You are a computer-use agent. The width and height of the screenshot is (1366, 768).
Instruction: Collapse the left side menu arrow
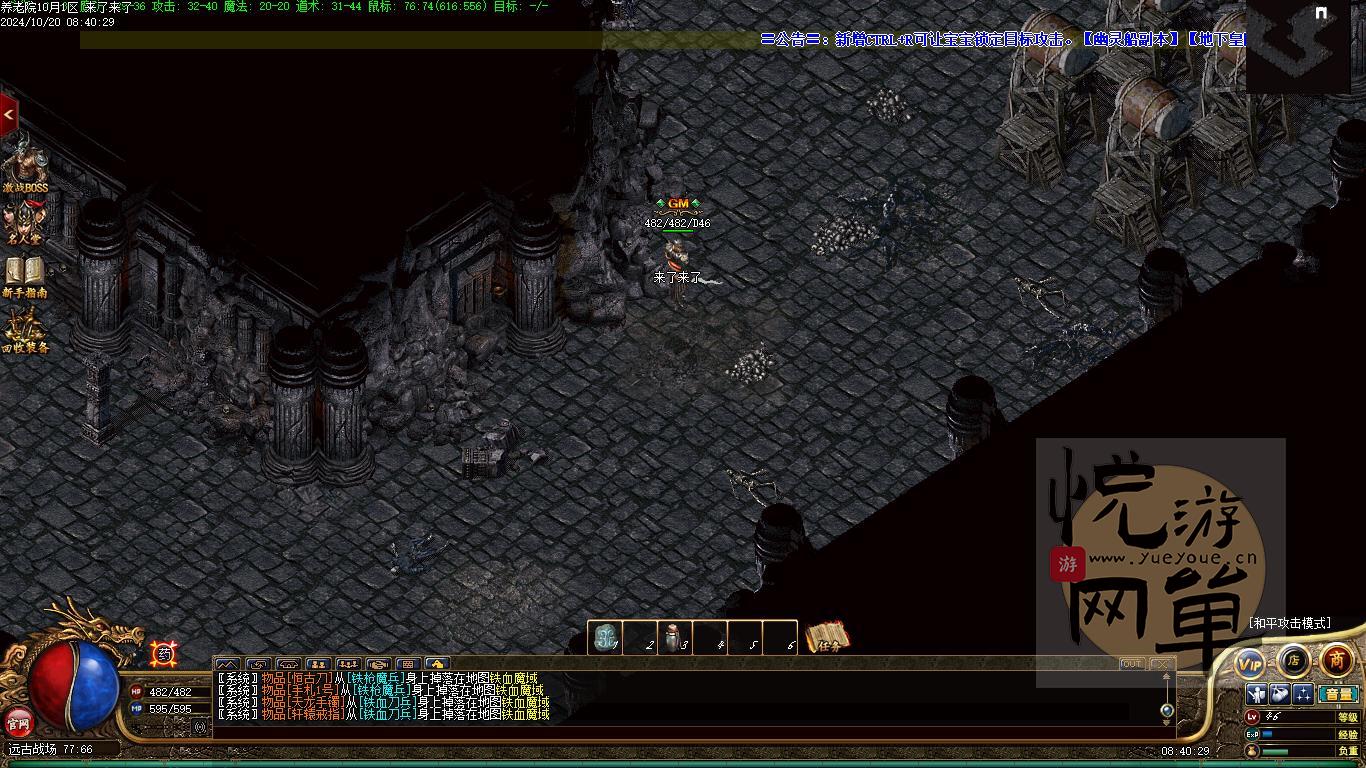coord(9,115)
